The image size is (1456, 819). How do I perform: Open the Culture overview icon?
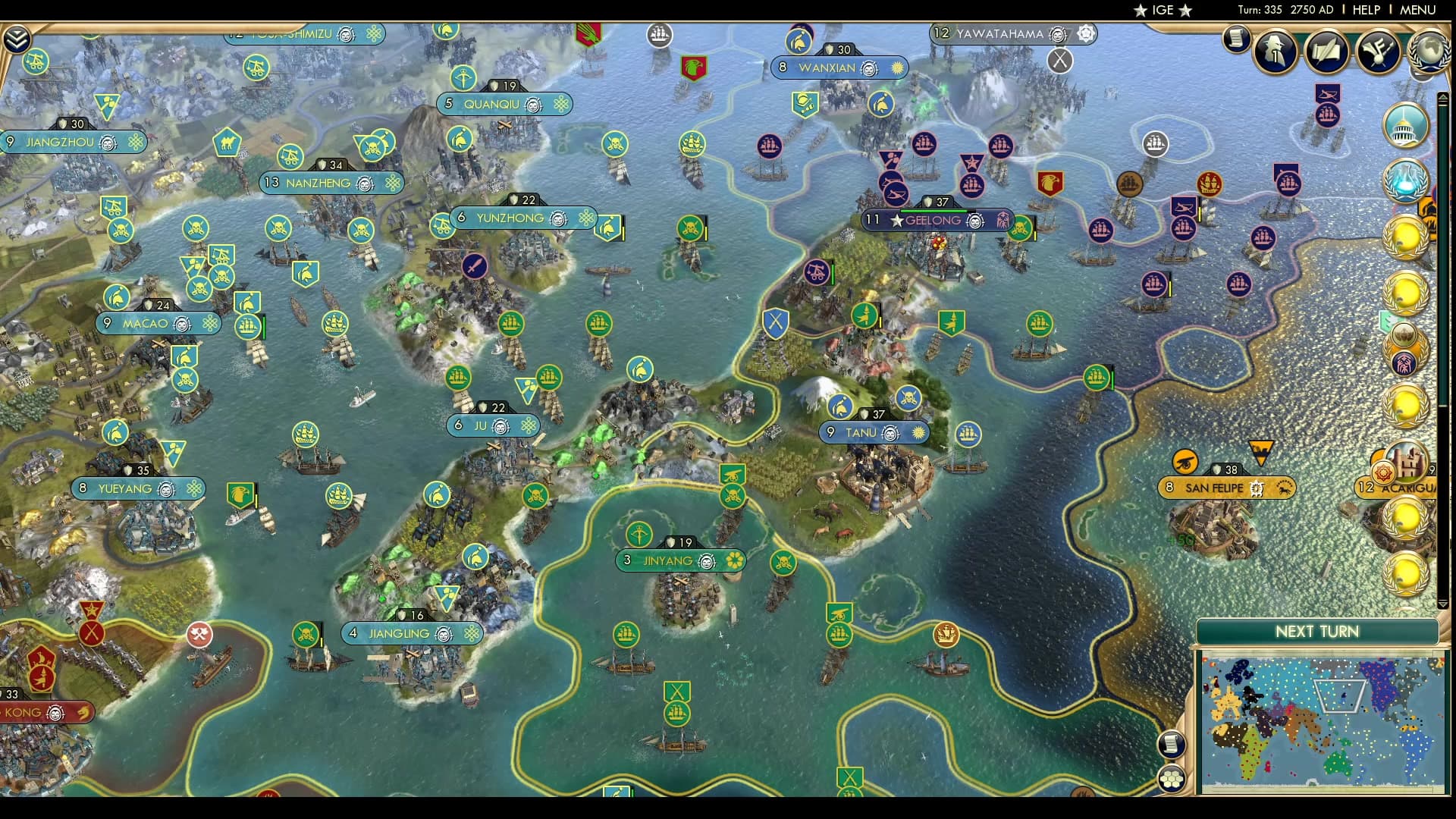coord(1379,51)
